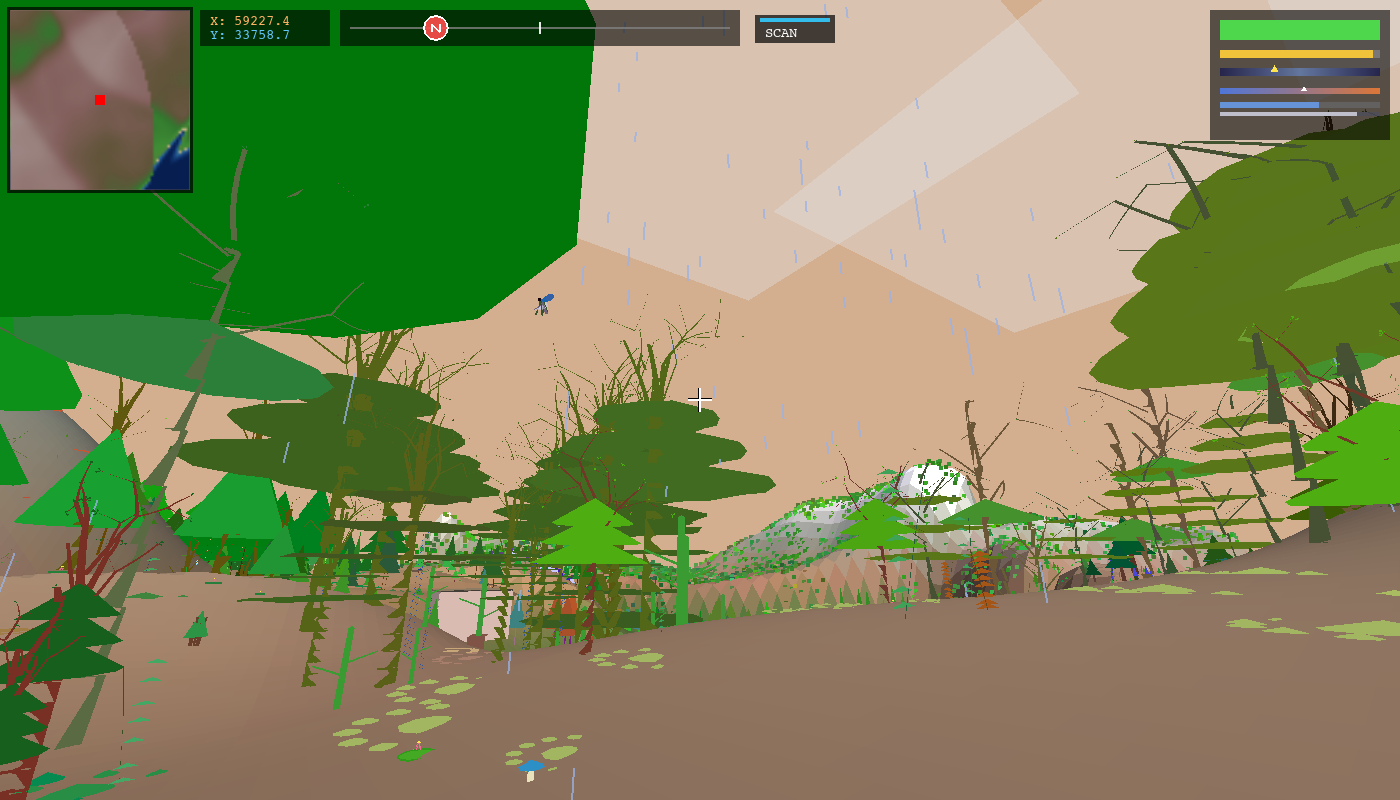Click the coordinates display panel
This screenshot has width=1400, height=800.
click(x=265, y=26)
